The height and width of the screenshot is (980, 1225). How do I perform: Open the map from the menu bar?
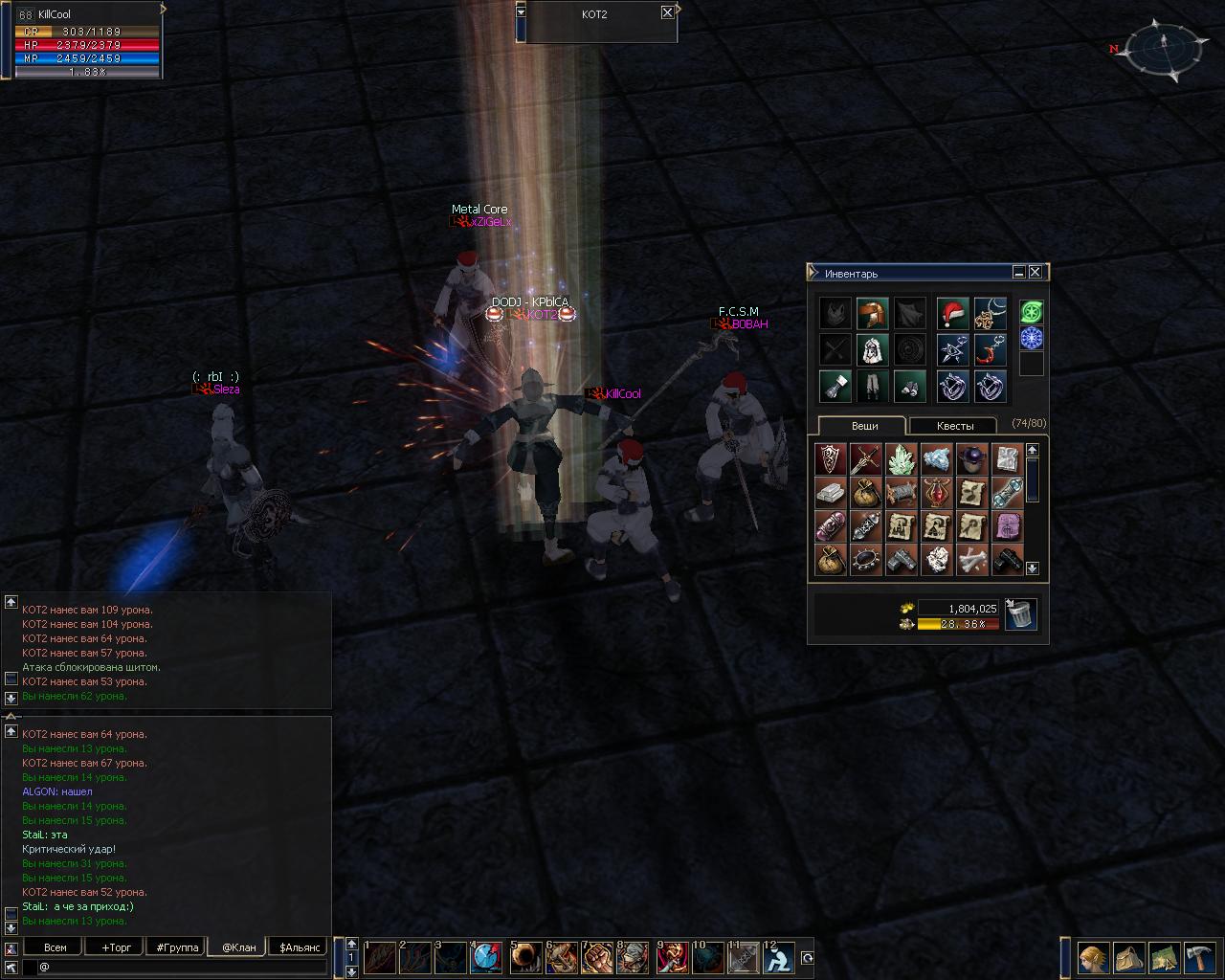coord(1164,958)
